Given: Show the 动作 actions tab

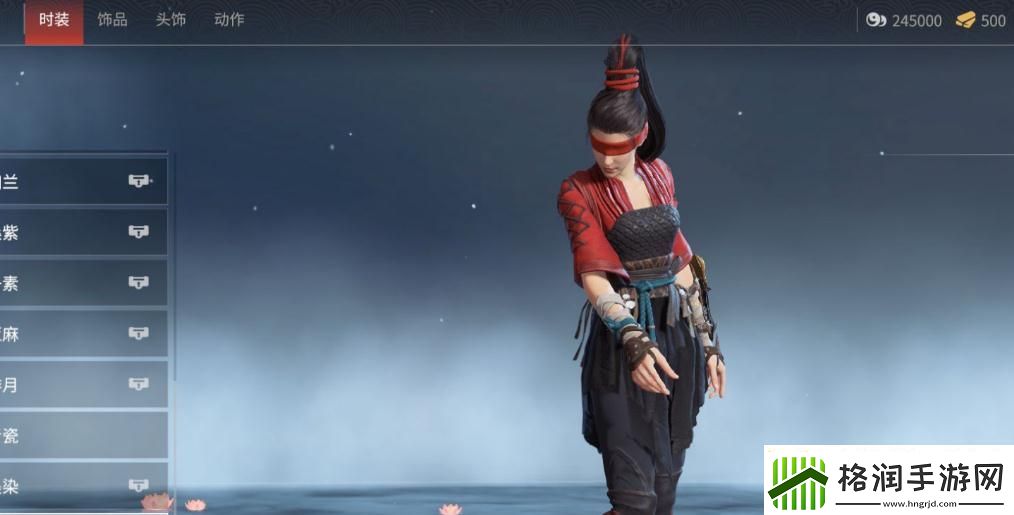Looking at the screenshot, I should click(229, 20).
